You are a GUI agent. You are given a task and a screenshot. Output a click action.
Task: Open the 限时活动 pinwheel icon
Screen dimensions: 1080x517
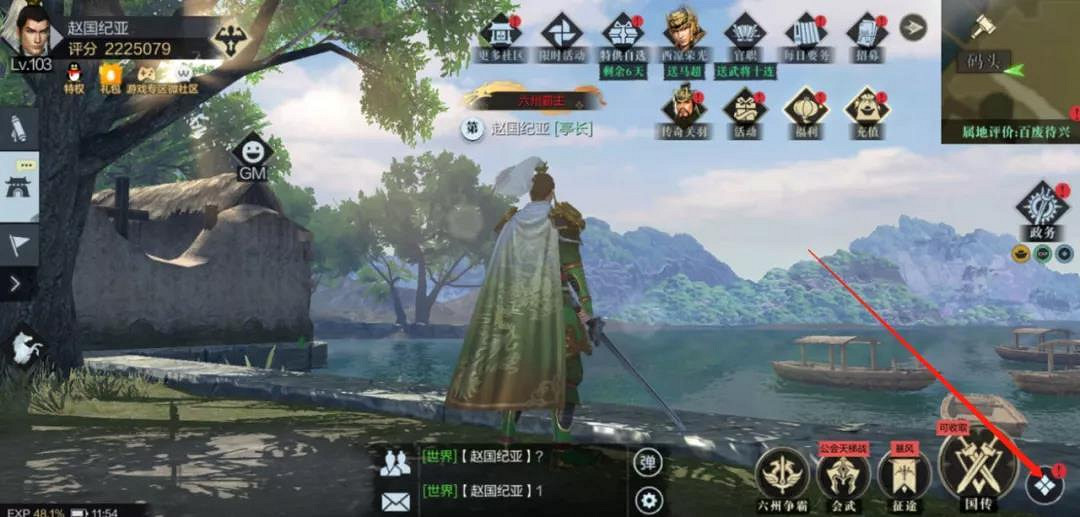(x=562, y=32)
